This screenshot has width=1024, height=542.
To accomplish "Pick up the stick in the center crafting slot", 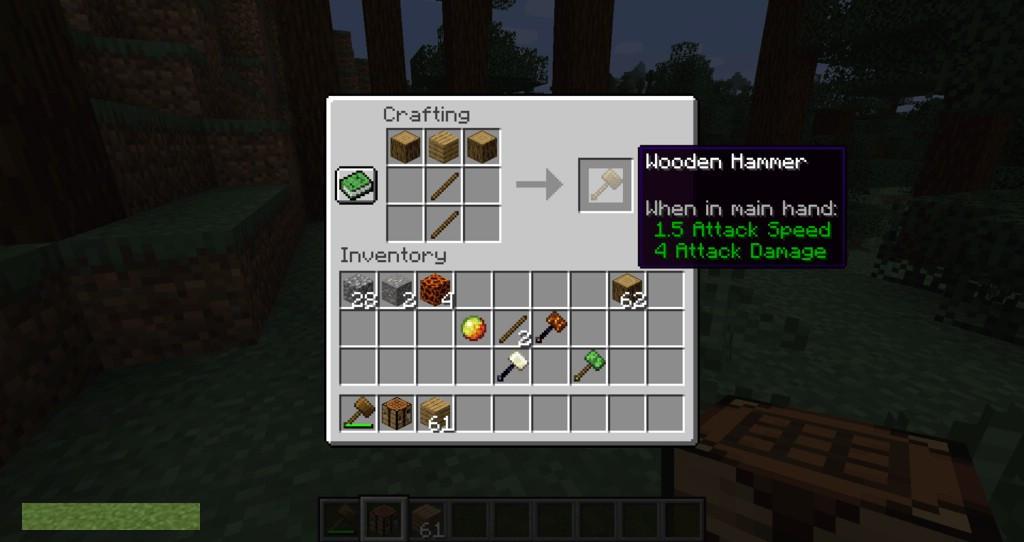I will (x=443, y=185).
